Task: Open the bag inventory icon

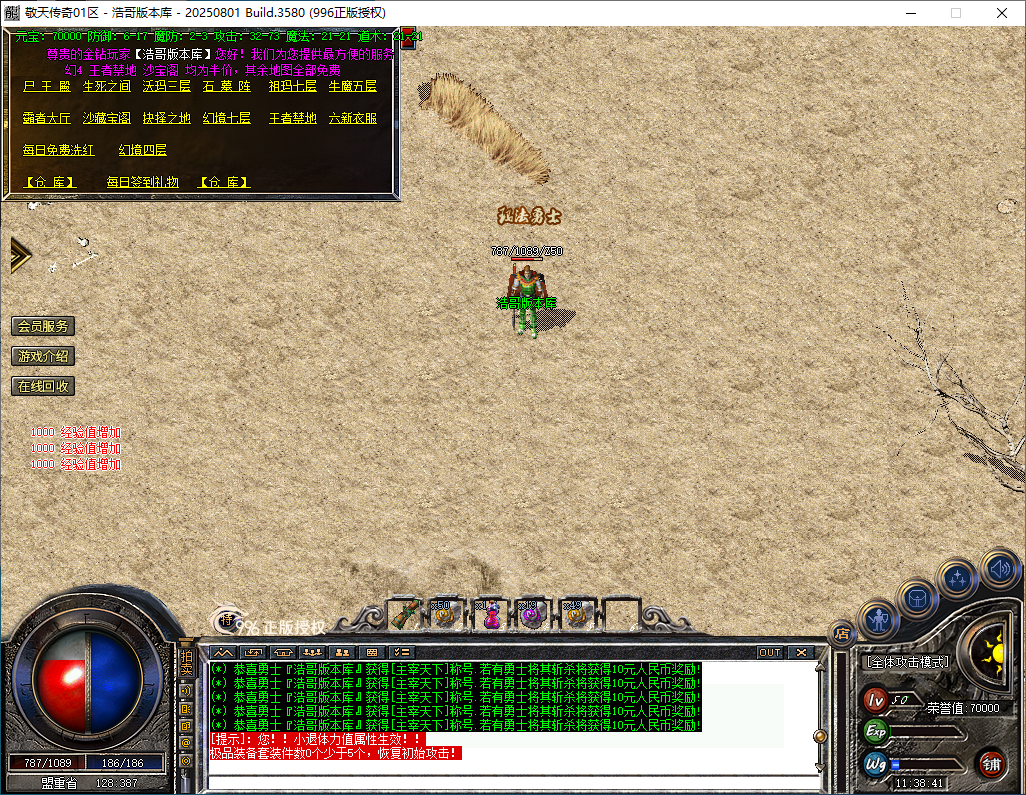Action: [916, 597]
